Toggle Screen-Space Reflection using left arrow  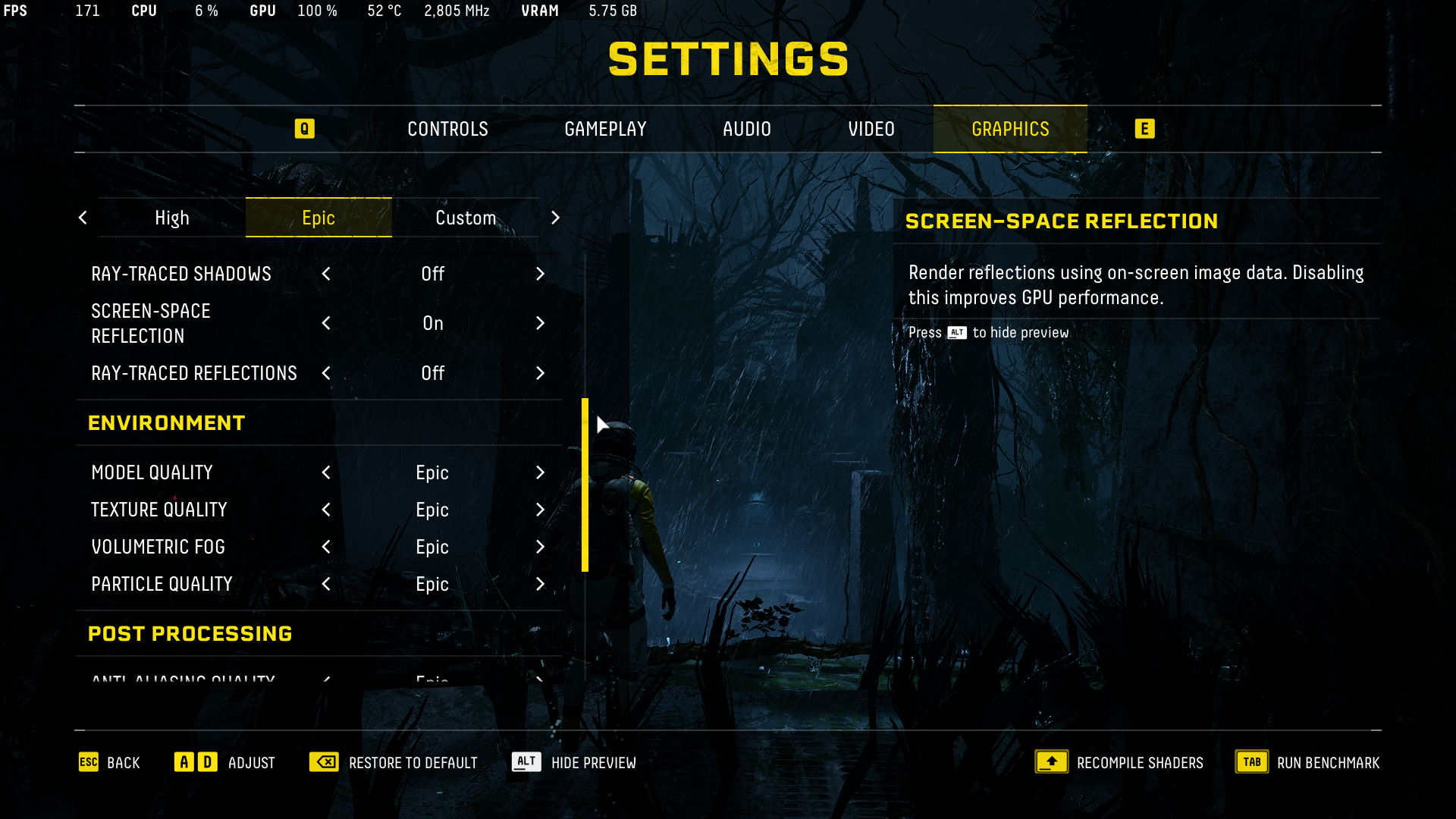(326, 323)
